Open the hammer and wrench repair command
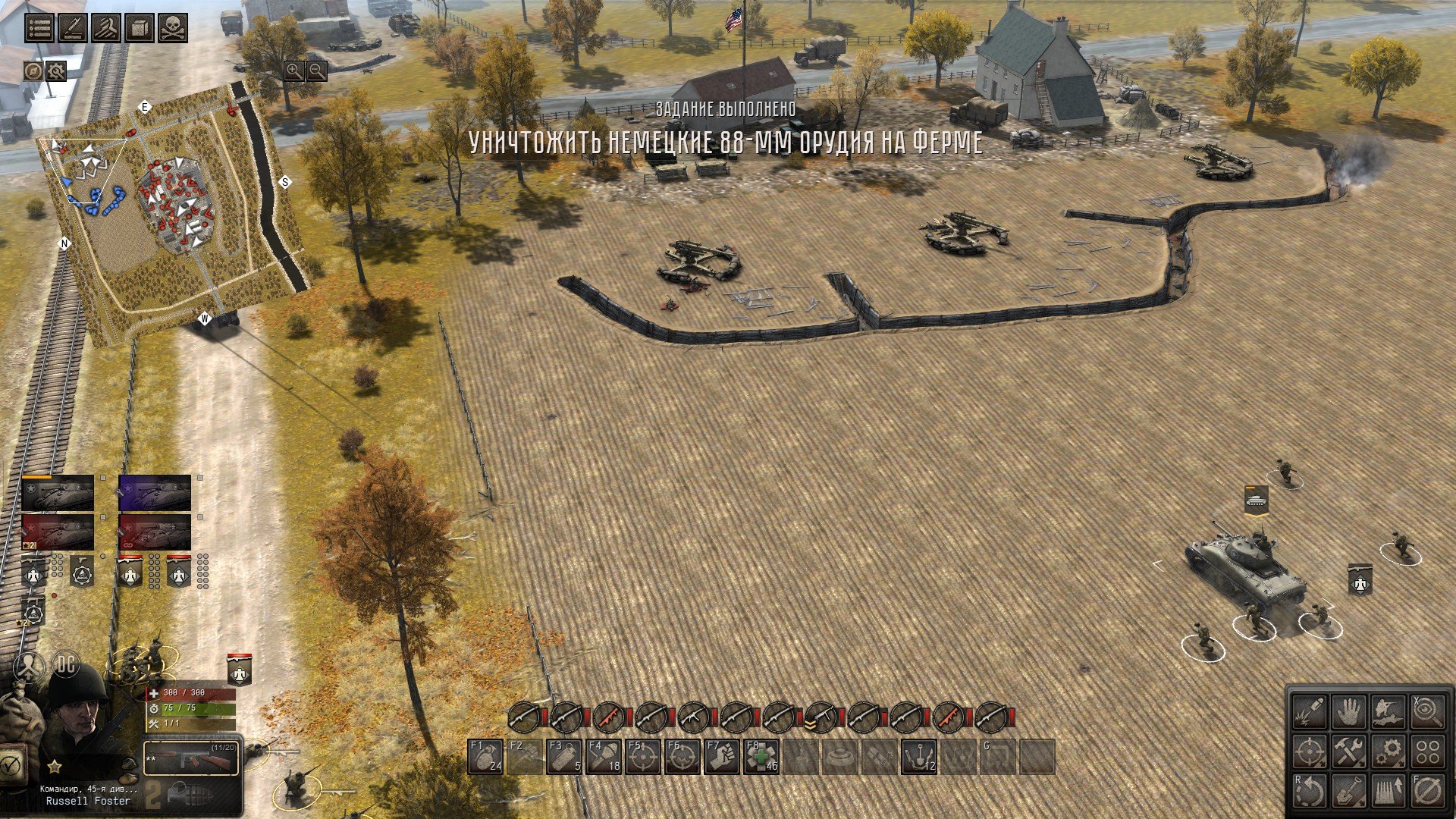This screenshot has width=1456, height=819. click(1349, 752)
